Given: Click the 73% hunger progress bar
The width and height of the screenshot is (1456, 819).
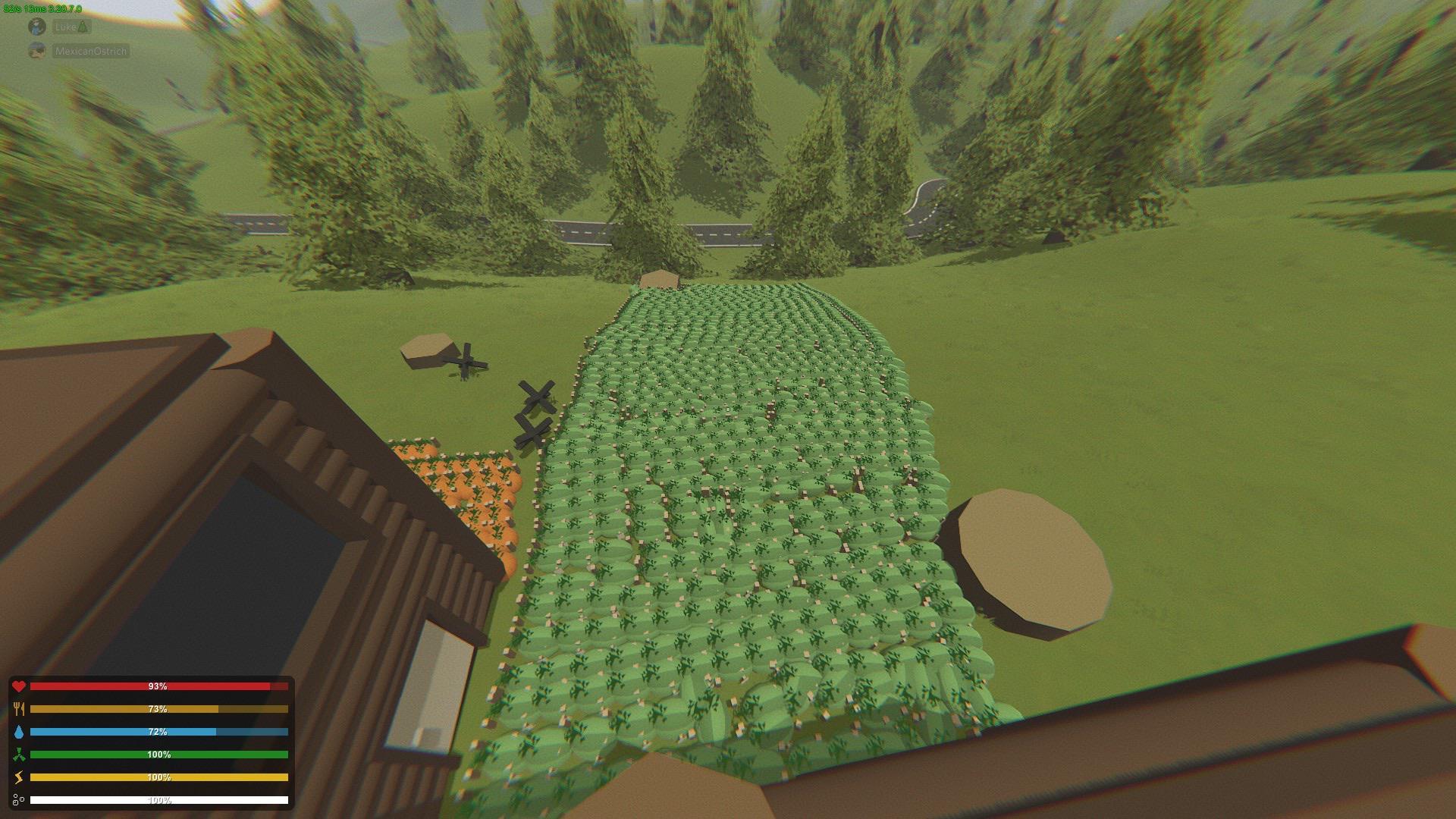Looking at the screenshot, I should tap(159, 710).
